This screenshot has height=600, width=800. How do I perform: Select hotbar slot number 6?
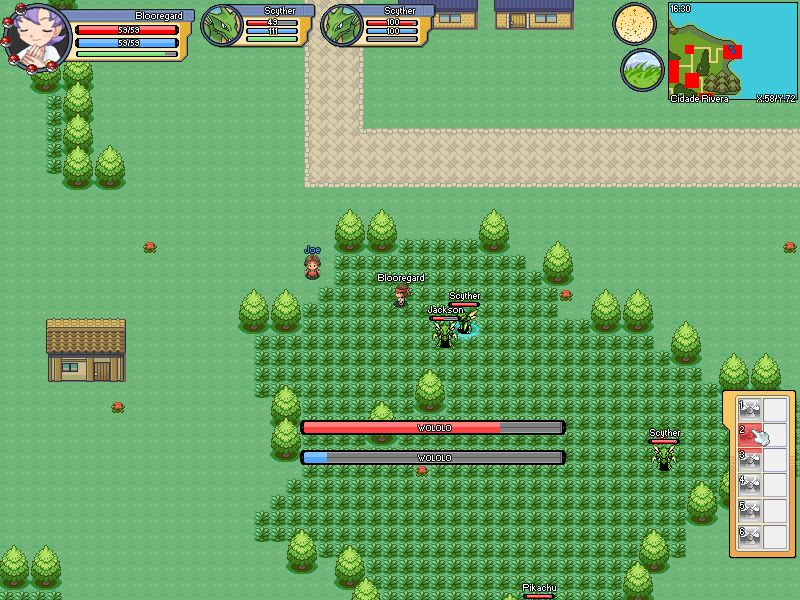(x=750, y=536)
